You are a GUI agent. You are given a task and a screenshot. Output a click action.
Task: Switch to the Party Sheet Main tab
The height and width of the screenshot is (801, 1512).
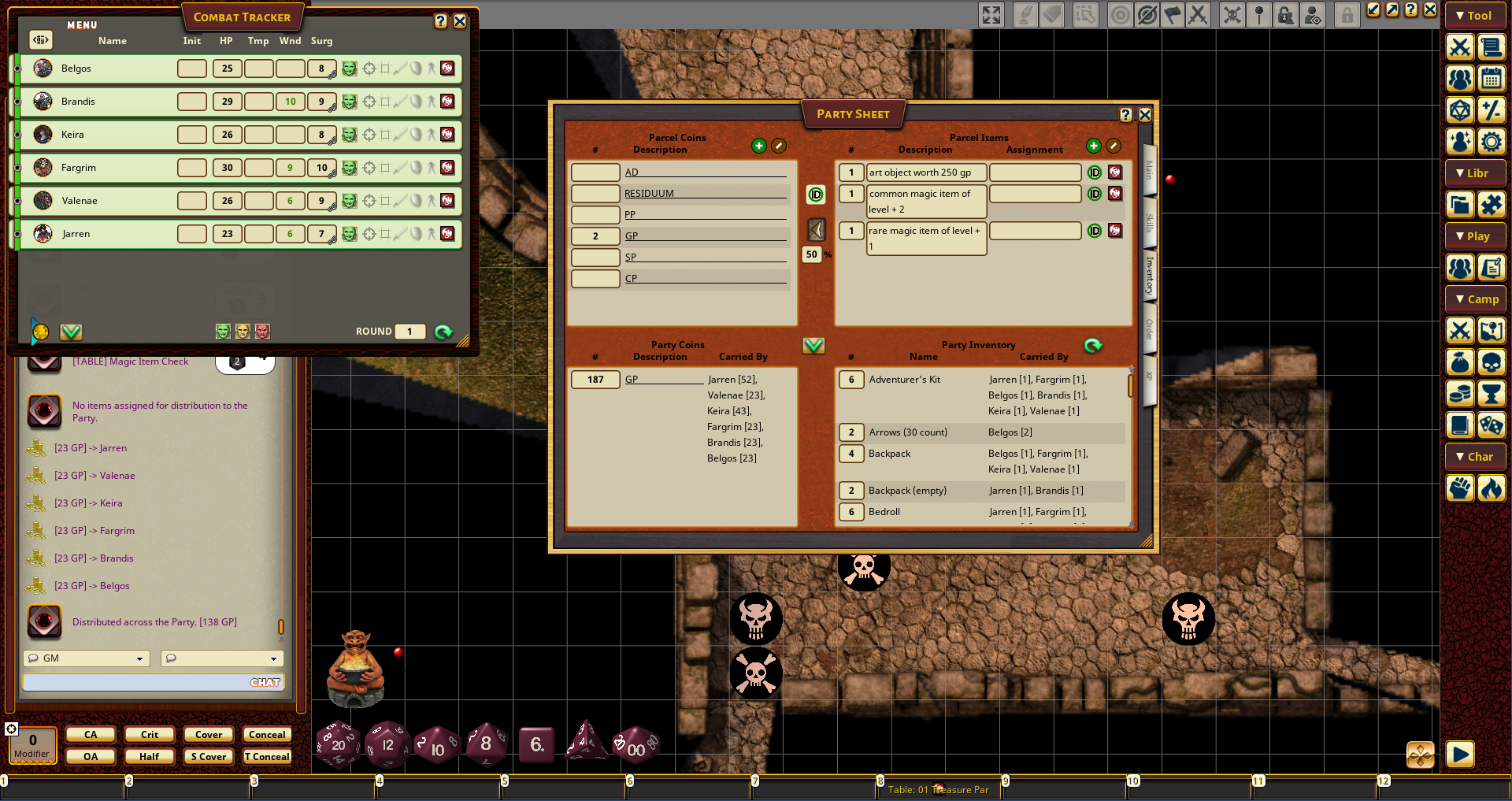click(x=1150, y=169)
